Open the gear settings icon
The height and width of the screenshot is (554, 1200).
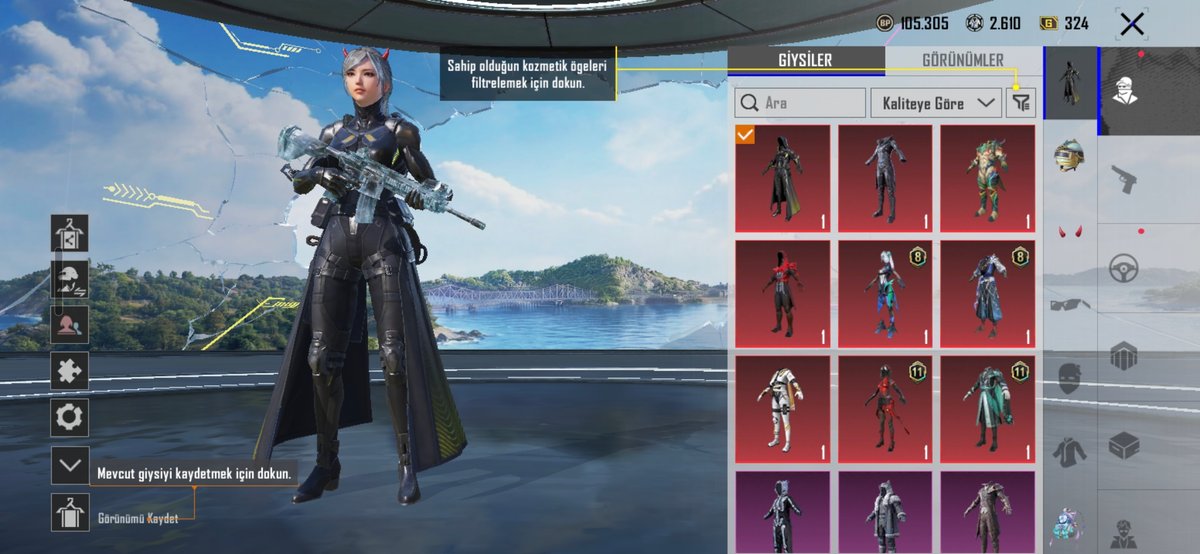tap(70, 417)
